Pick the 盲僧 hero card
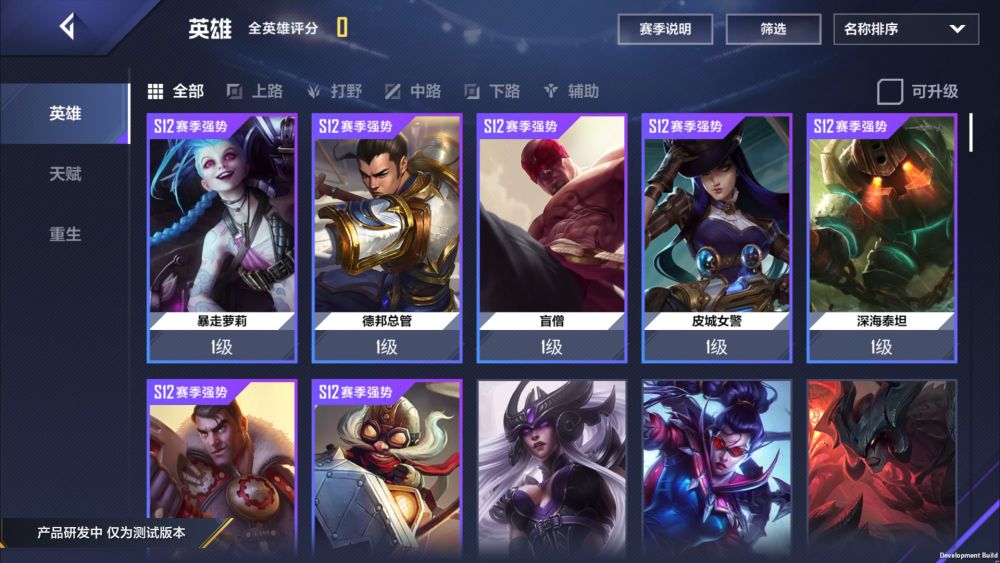Viewport: 1000px width, 563px height. click(x=552, y=238)
